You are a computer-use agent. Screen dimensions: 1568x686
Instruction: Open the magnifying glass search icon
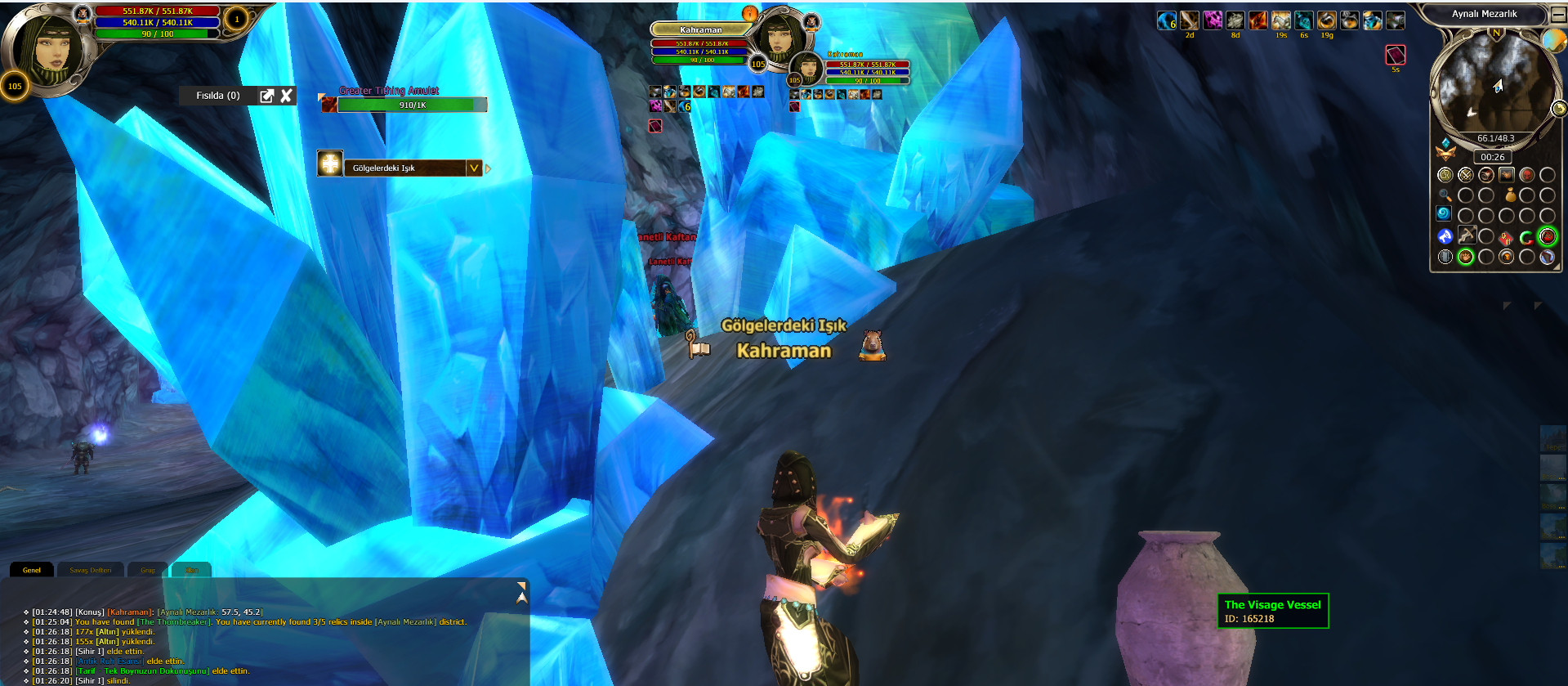(x=1445, y=195)
